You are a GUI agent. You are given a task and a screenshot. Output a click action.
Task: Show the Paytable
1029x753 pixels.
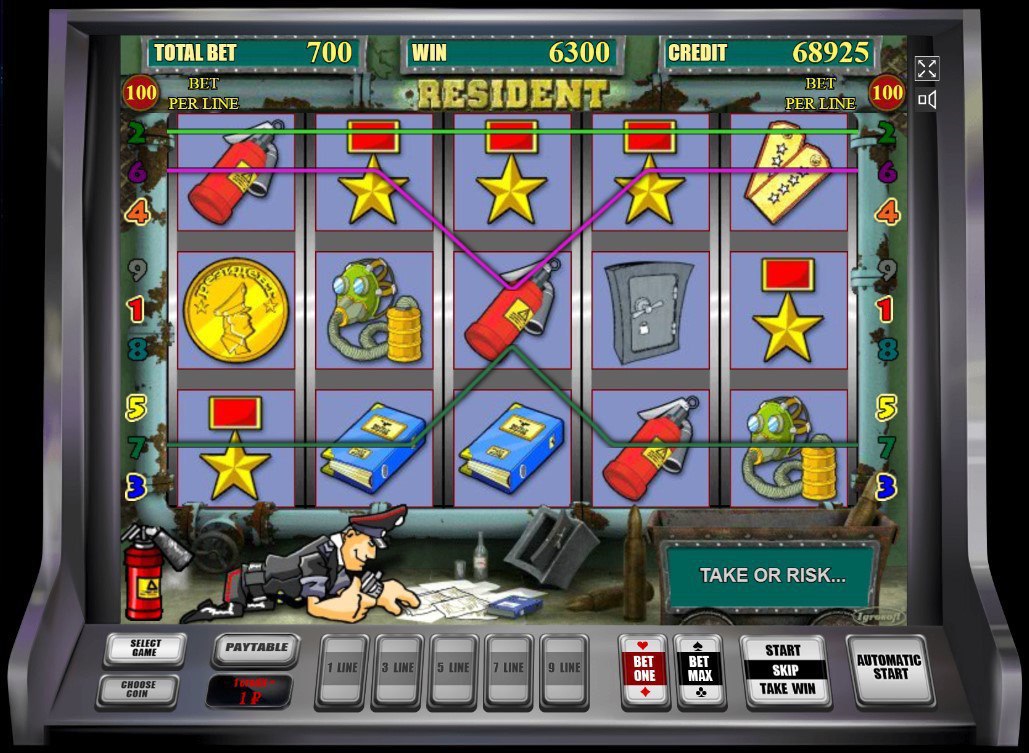pyautogui.click(x=256, y=648)
